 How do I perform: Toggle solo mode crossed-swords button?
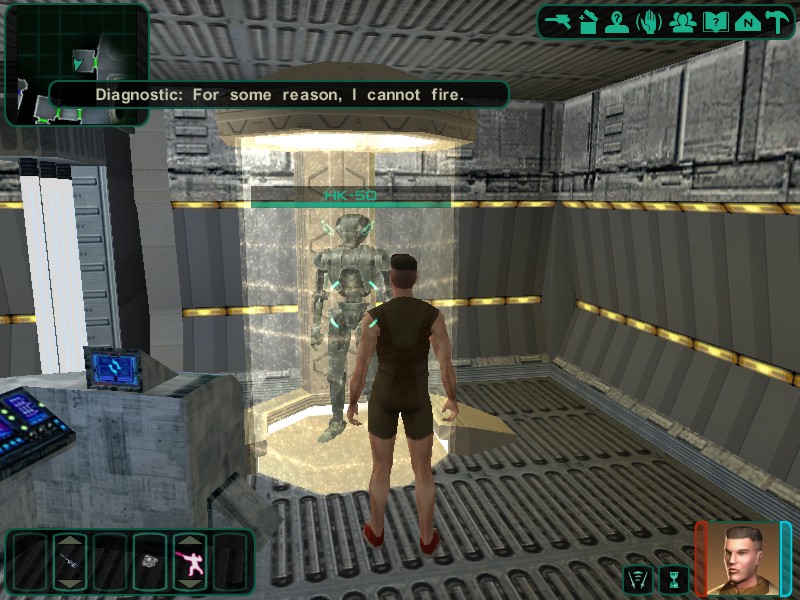coord(636,578)
